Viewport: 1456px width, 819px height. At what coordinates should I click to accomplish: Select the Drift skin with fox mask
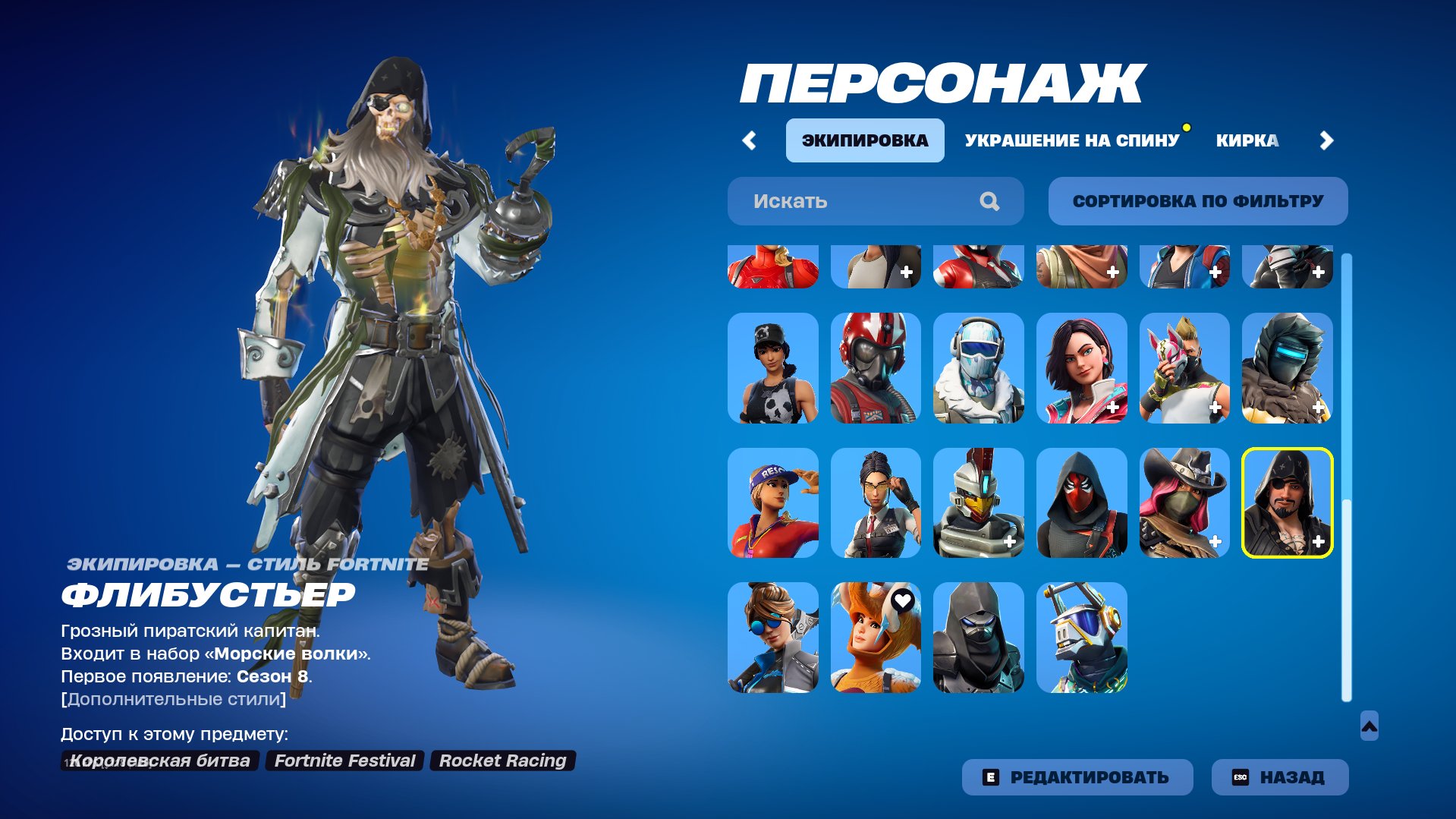pyautogui.click(x=1184, y=369)
